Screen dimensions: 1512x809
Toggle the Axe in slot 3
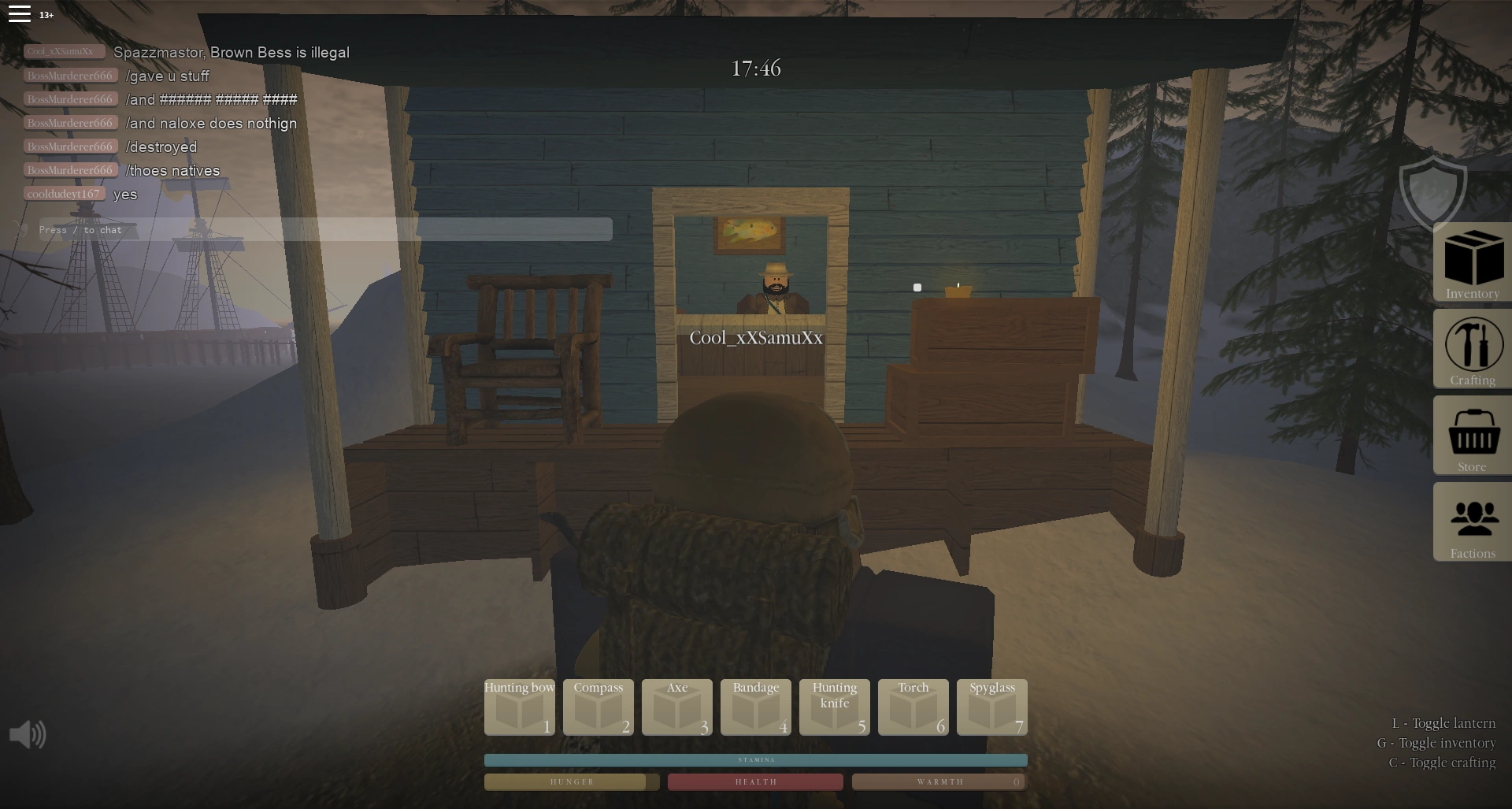pyautogui.click(x=676, y=707)
